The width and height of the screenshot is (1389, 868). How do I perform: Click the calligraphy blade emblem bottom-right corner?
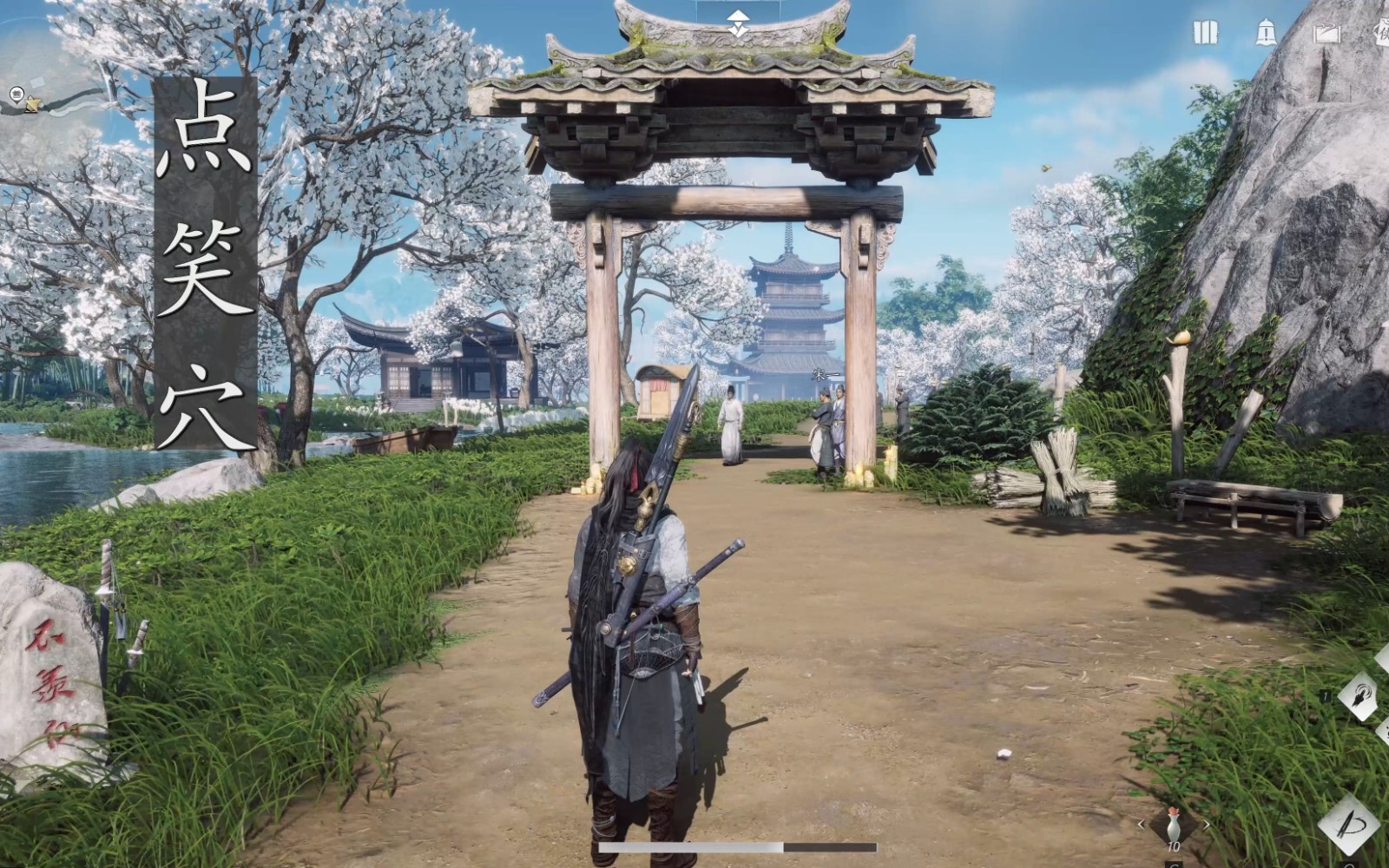(1350, 825)
